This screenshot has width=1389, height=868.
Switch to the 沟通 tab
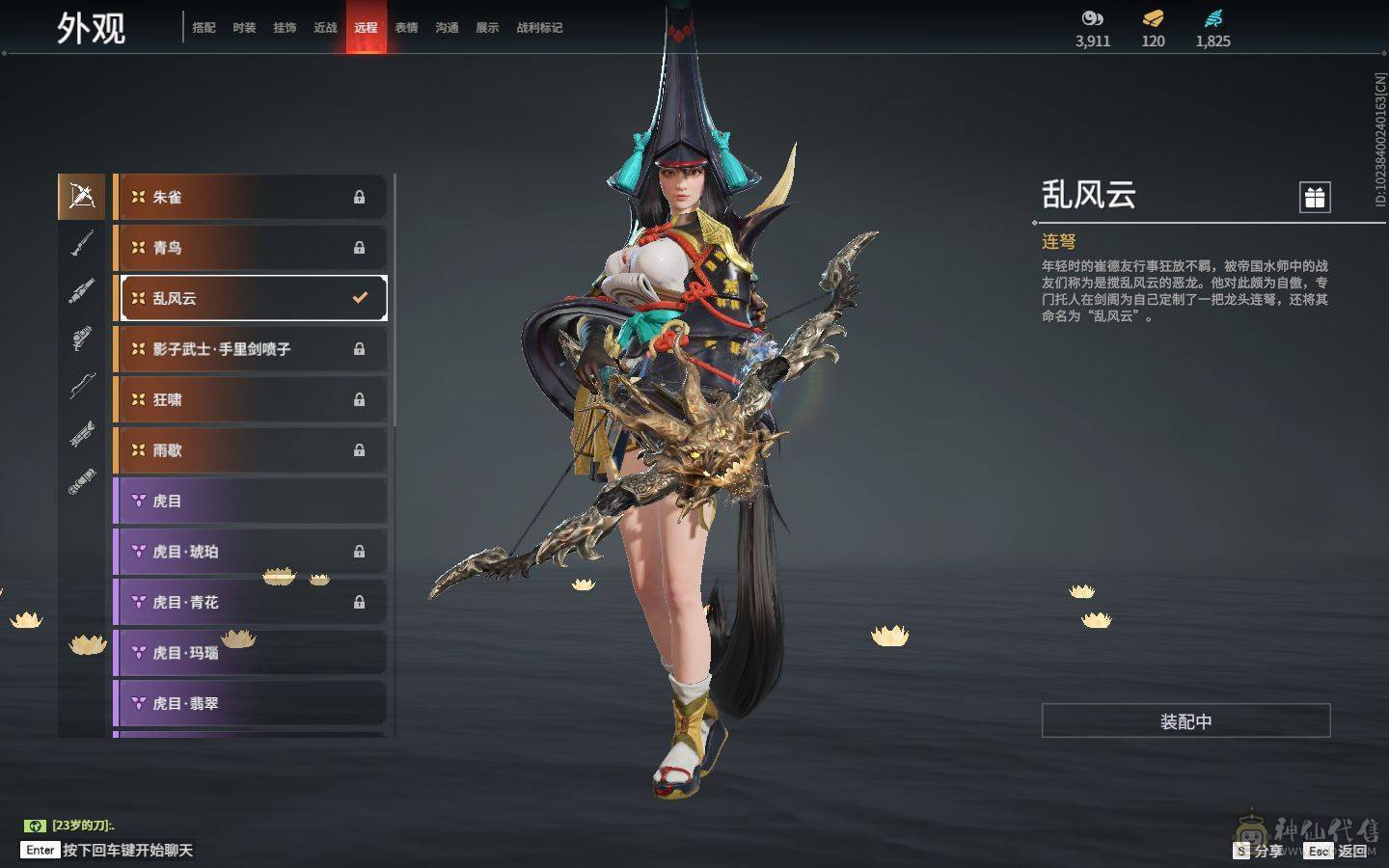point(447,28)
